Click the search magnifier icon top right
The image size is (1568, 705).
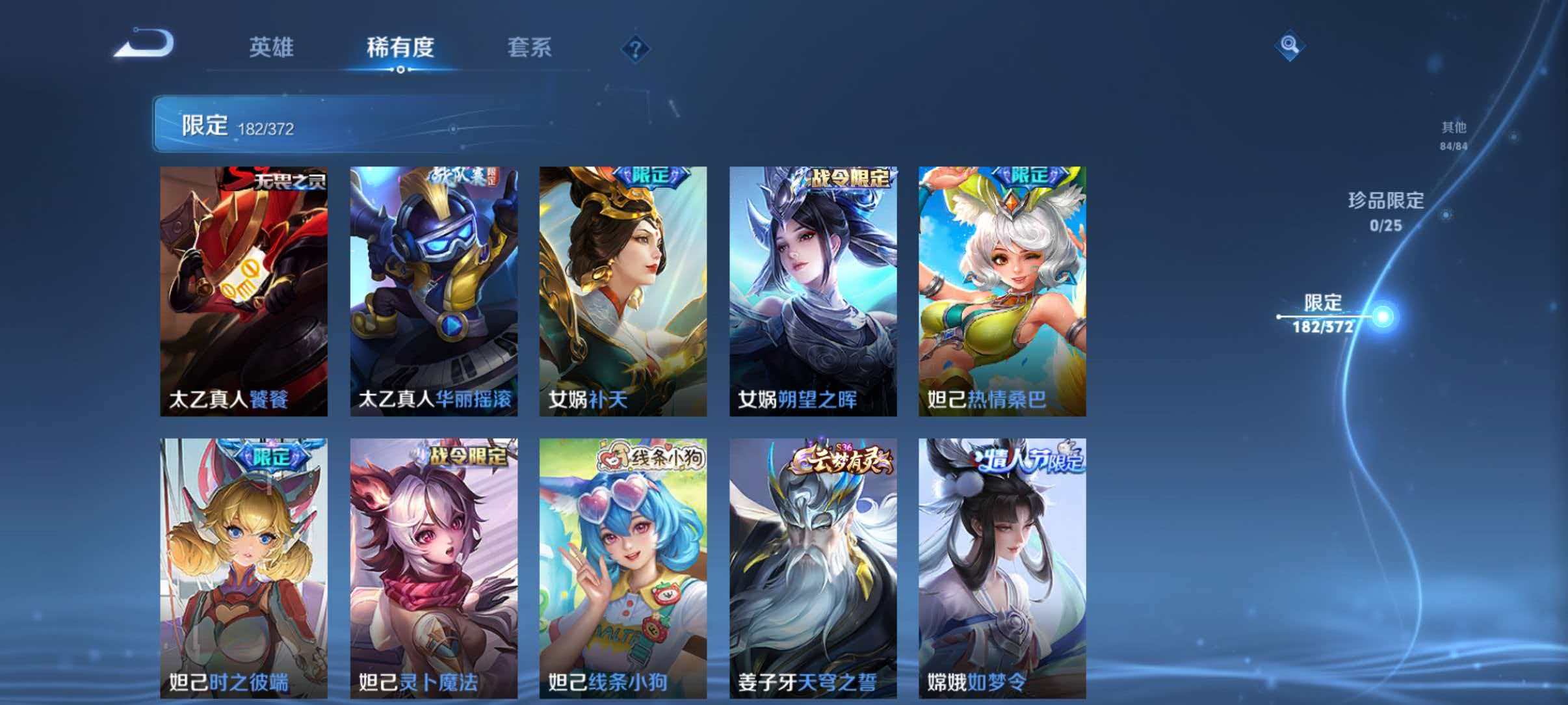[1291, 44]
